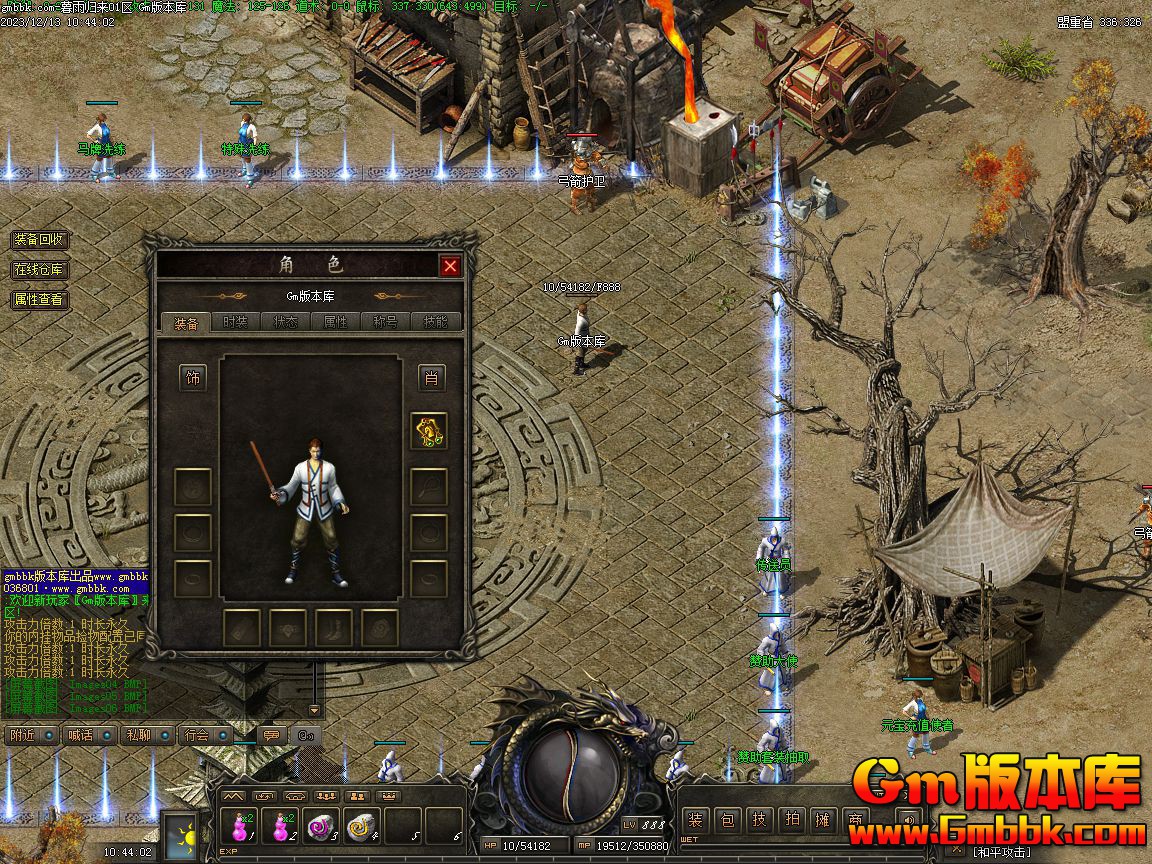Open the 包 bag button
The width and height of the screenshot is (1152, 864).
[728, 821]
